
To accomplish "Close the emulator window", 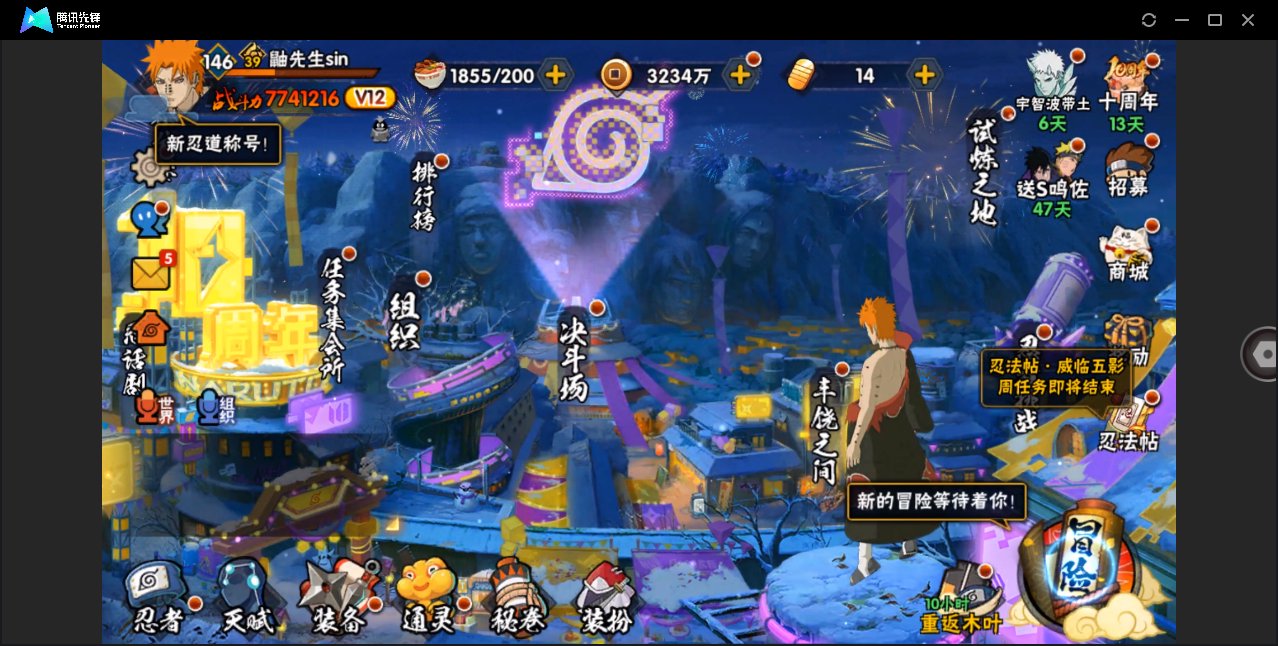I will point(1248,20).
